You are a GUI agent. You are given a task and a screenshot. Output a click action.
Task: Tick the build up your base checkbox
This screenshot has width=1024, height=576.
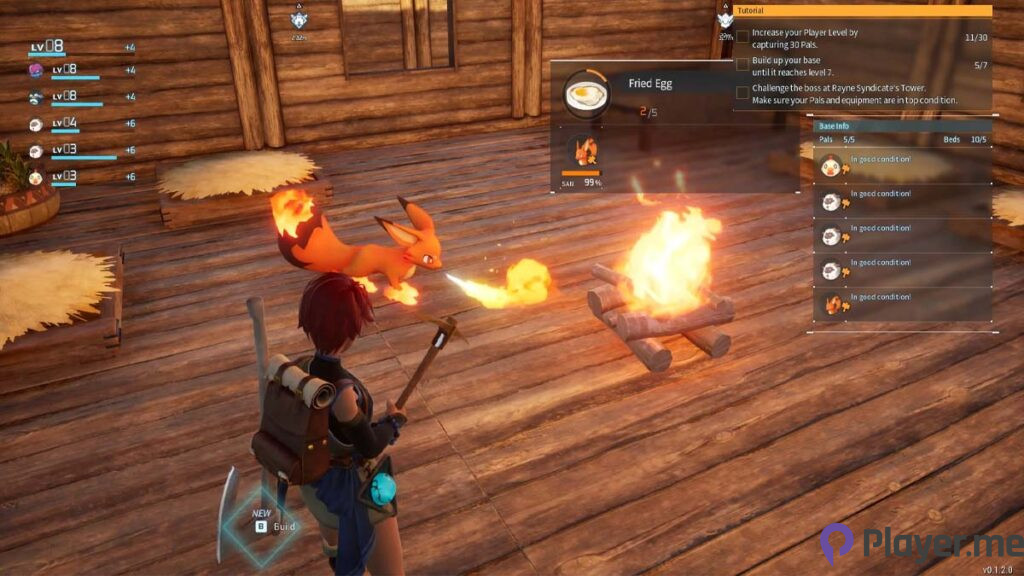point(742,64)
